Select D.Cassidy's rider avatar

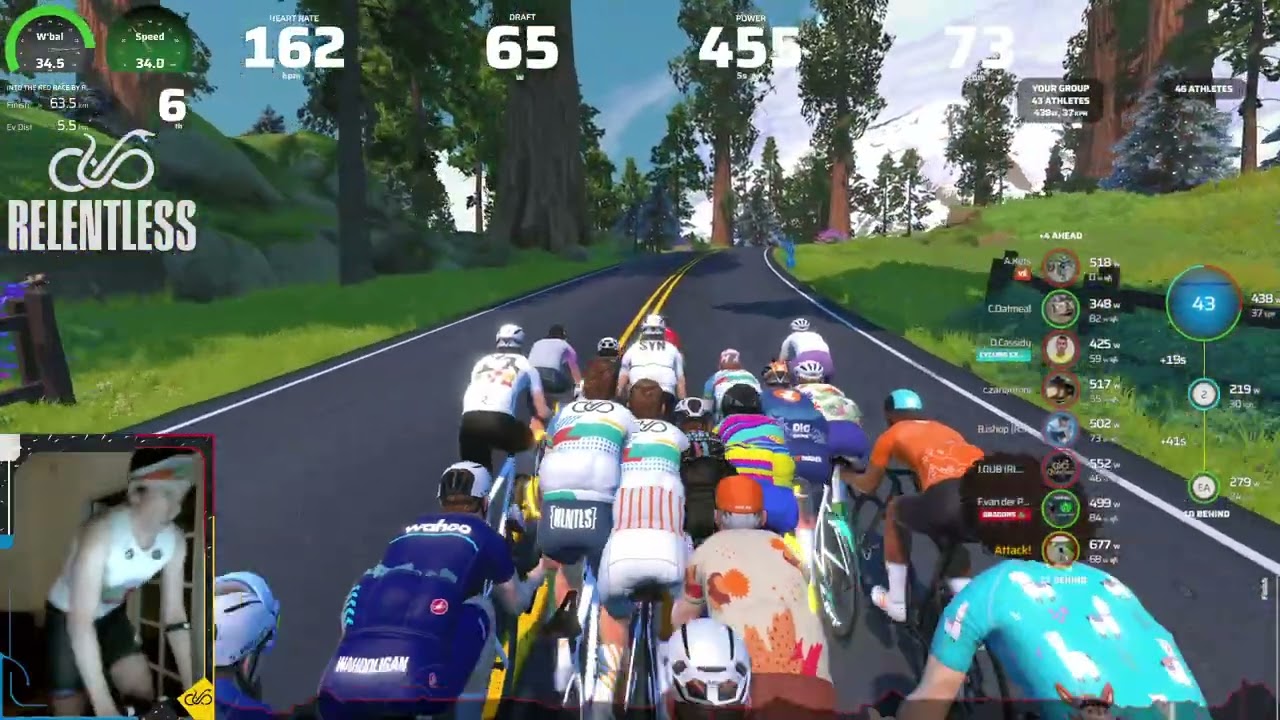tap(1060, 349)
